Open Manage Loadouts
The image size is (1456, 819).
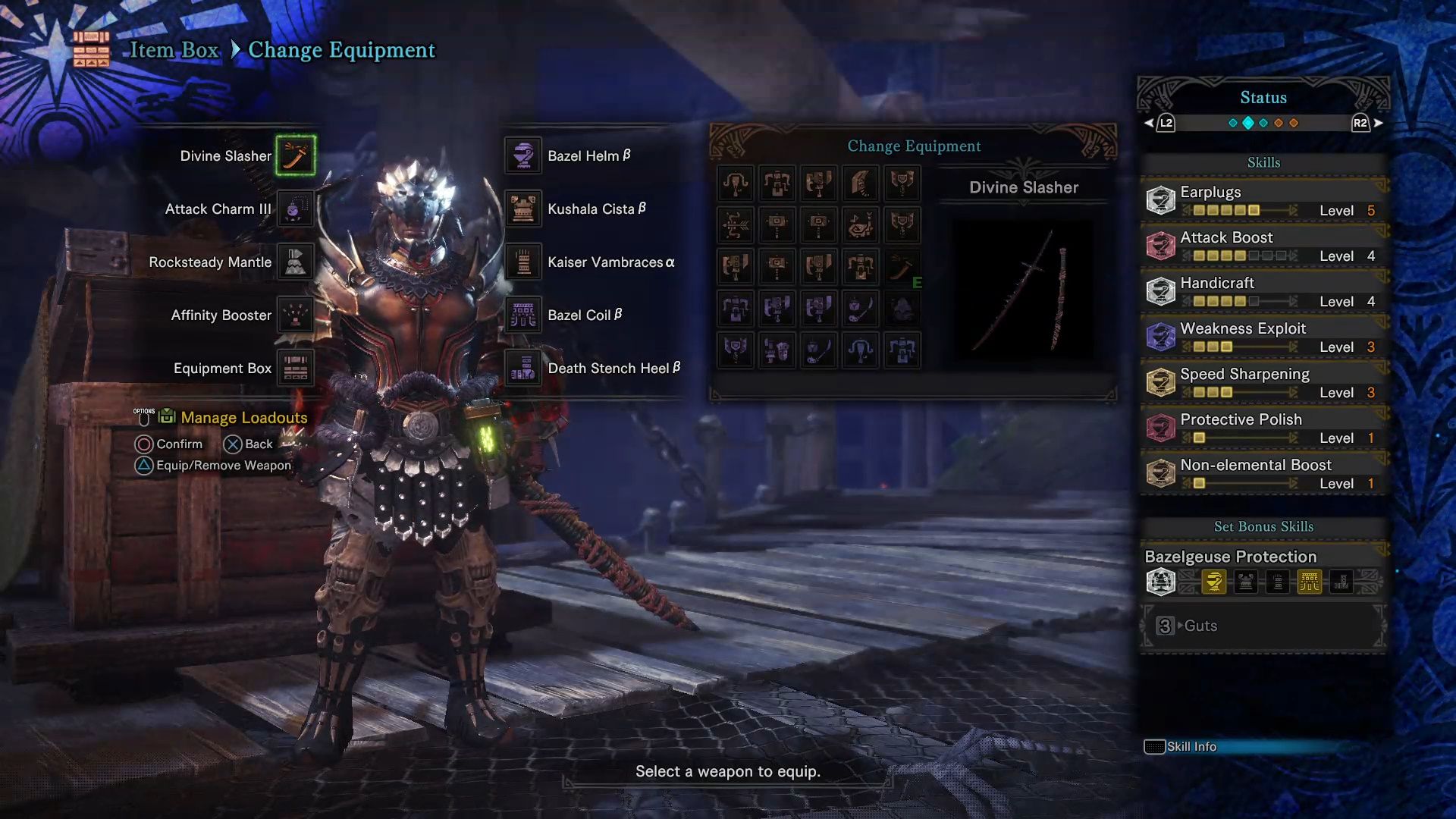click(243, 418)
